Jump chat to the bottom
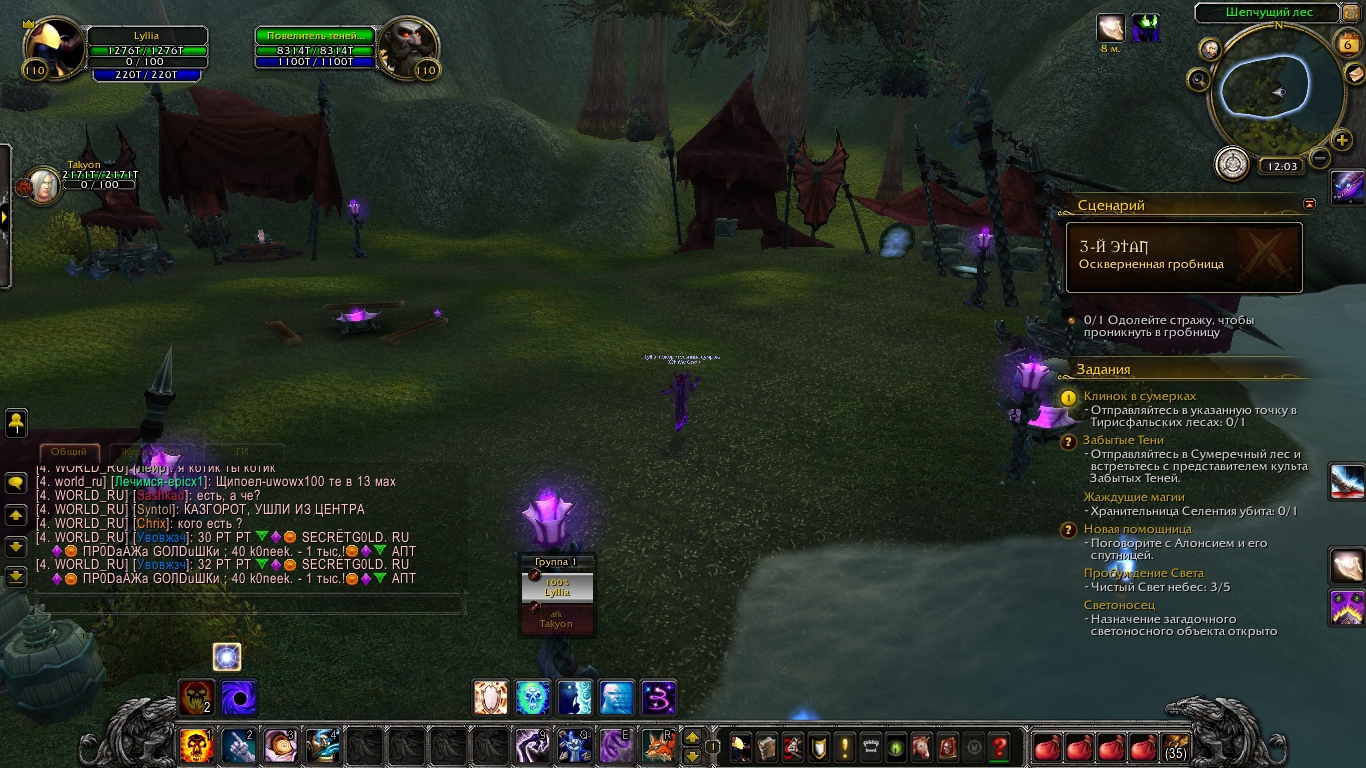This screenshot has height=768, width=1366. (x=16, y=576)
